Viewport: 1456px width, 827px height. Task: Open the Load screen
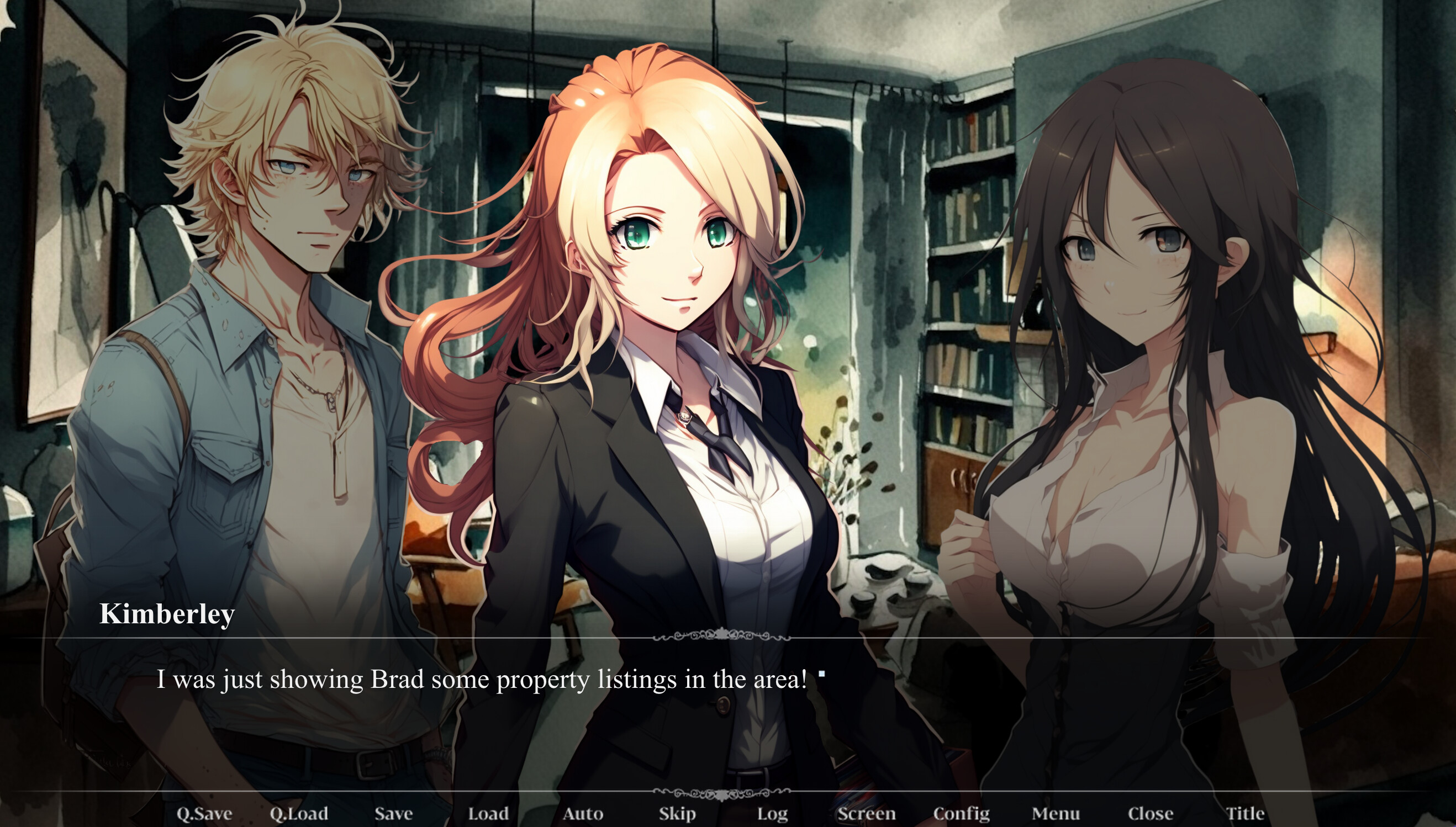[x=487, y=813]
